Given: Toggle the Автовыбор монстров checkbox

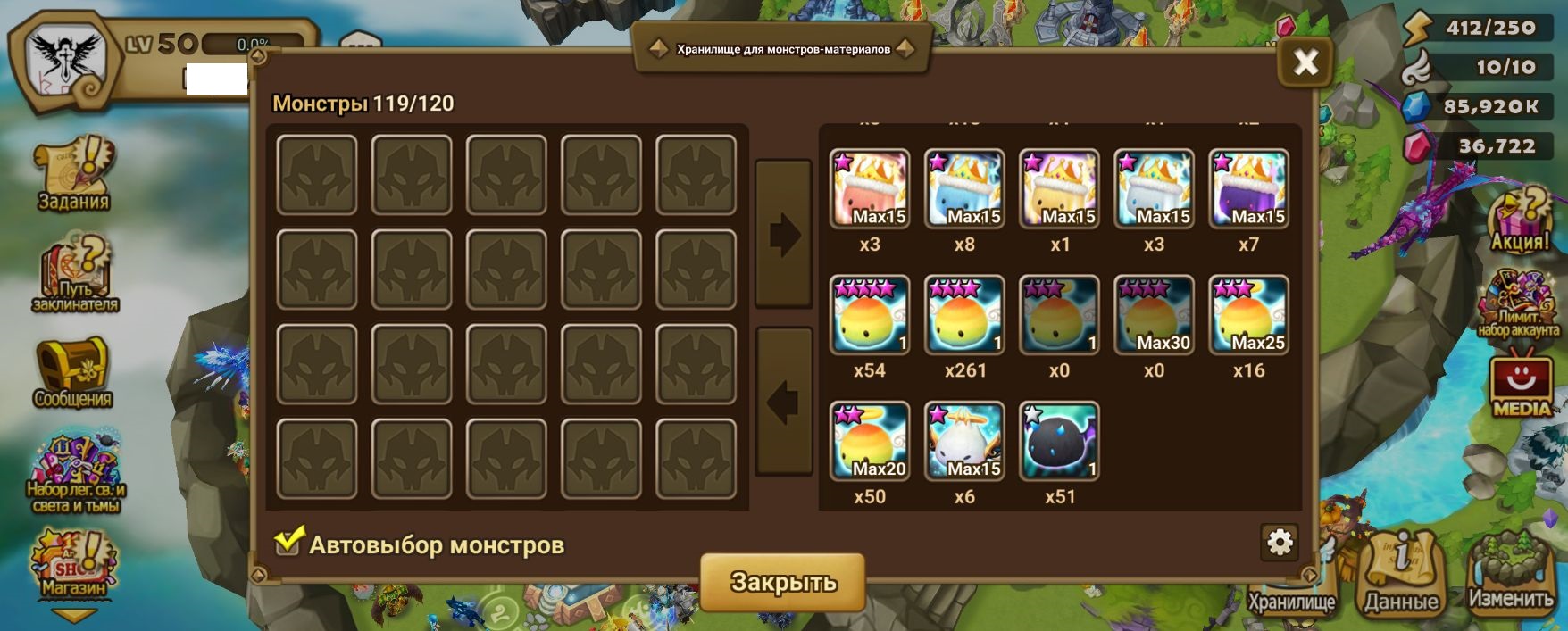Looking at the screenshot, I should pos(288,542).
